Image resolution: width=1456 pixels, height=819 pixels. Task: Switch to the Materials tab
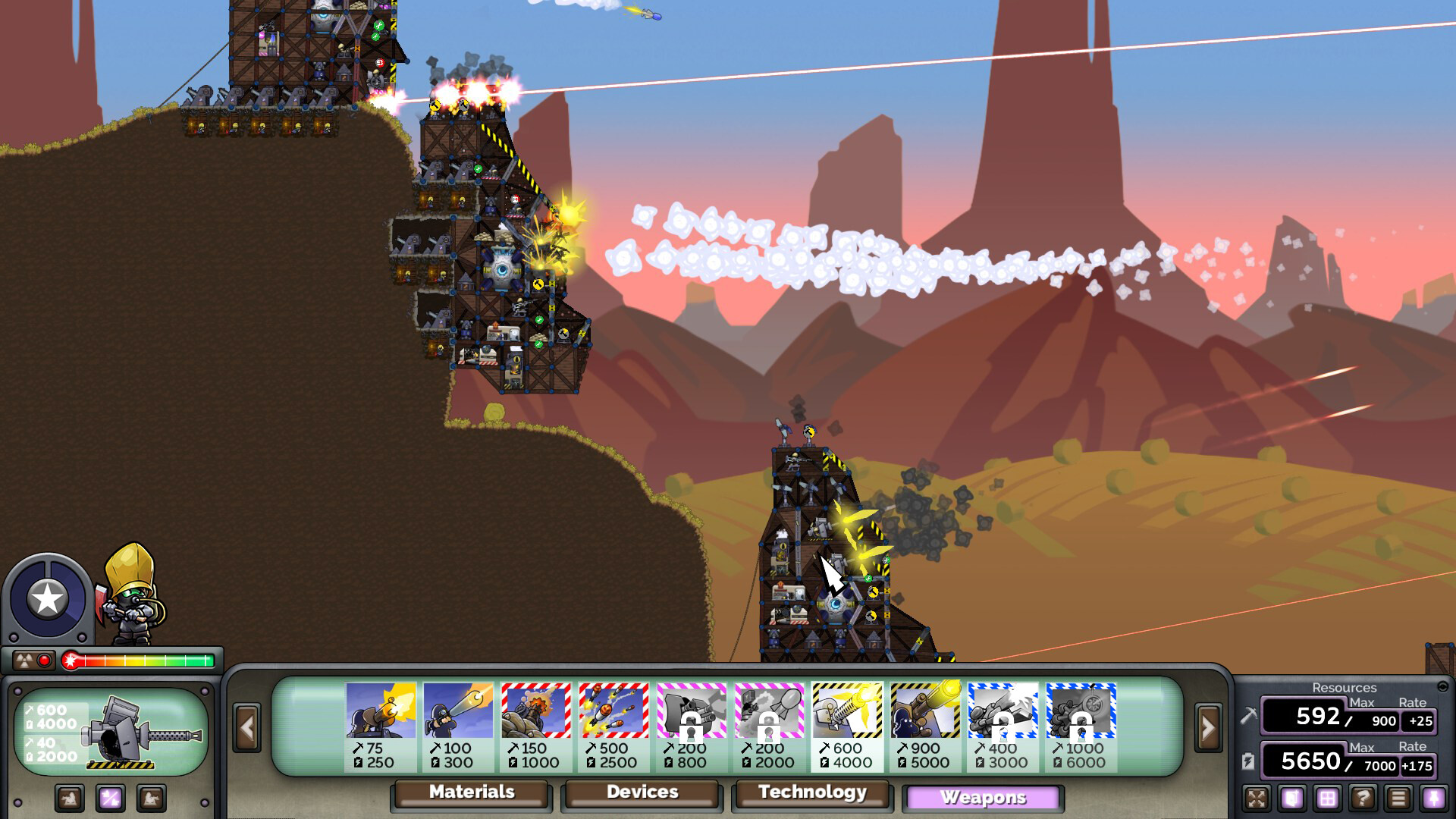[x=470, y=794]
